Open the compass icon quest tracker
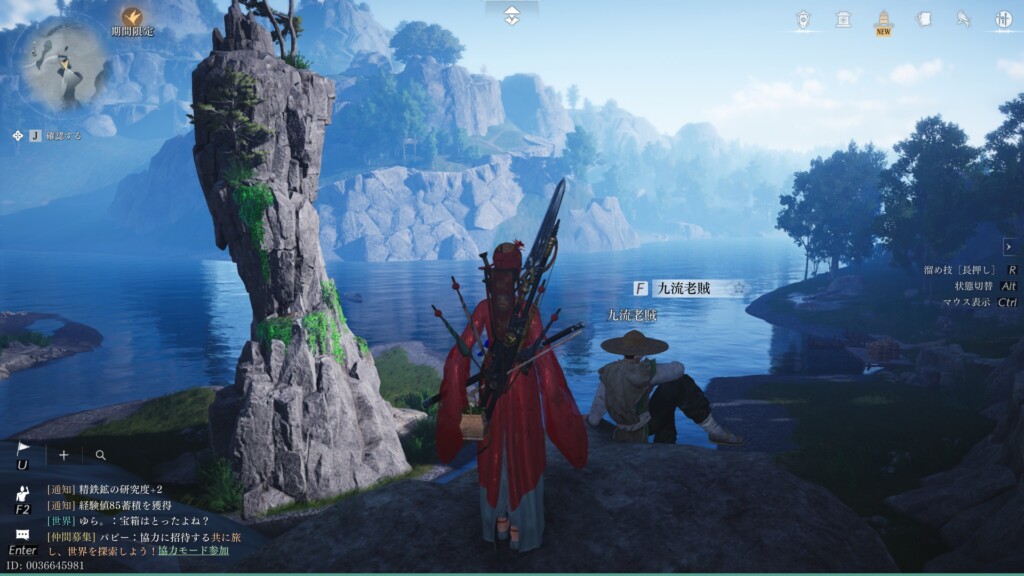Screen dimensions: 1024x576 (x=17, y=135)
